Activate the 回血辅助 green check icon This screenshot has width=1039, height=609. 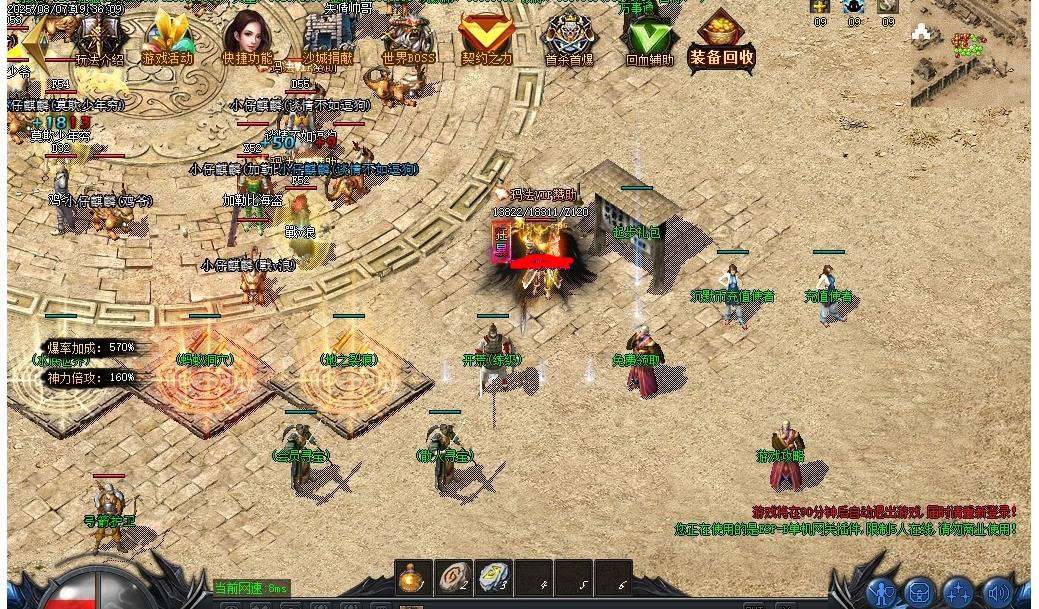pos(649,40)
